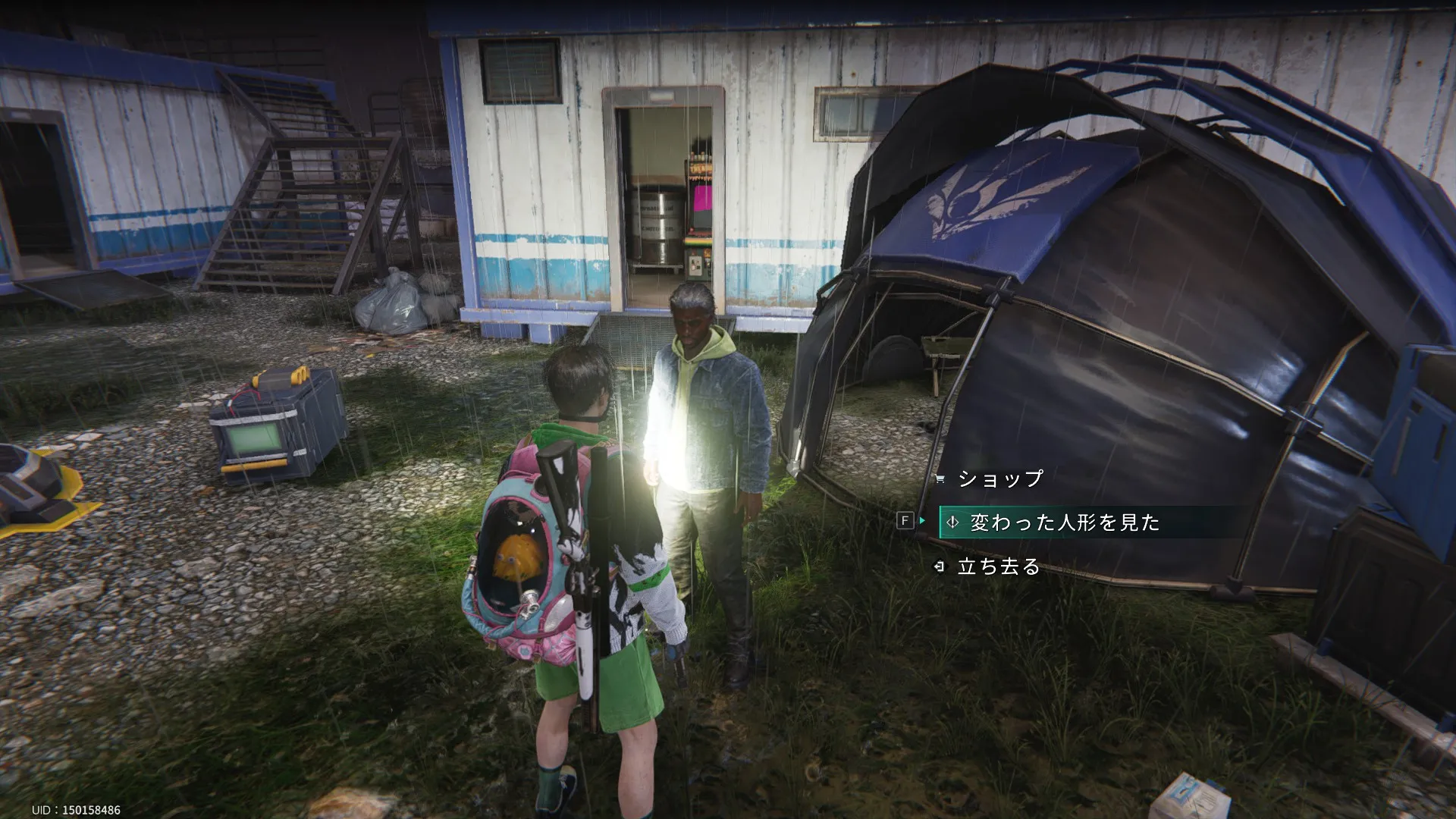This screenshot has height=819, width=1456.
Task: Choose the 変わった人形を見た dialogue reply
Action: 1064,522
